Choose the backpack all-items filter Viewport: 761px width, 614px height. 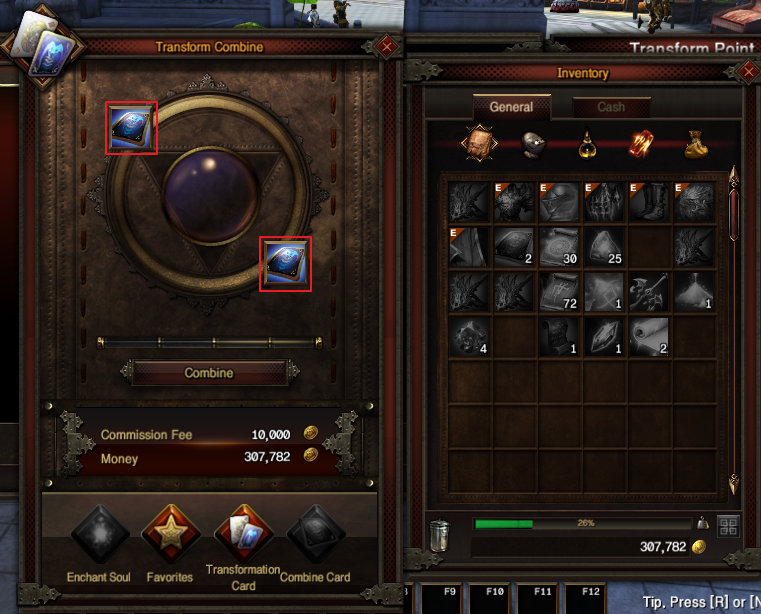(478, 145)
